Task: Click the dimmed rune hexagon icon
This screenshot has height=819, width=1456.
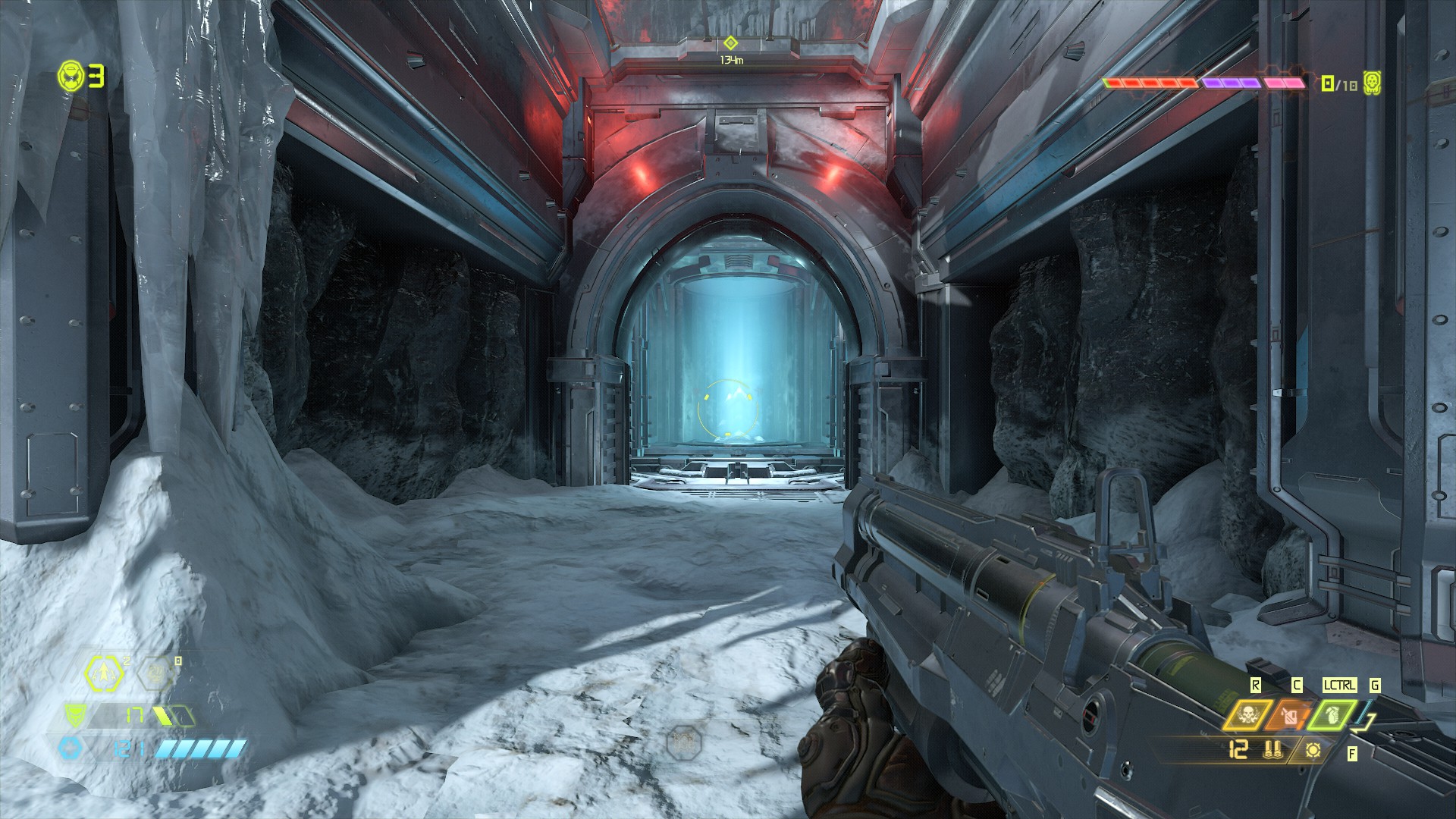Action: point(156,672)
